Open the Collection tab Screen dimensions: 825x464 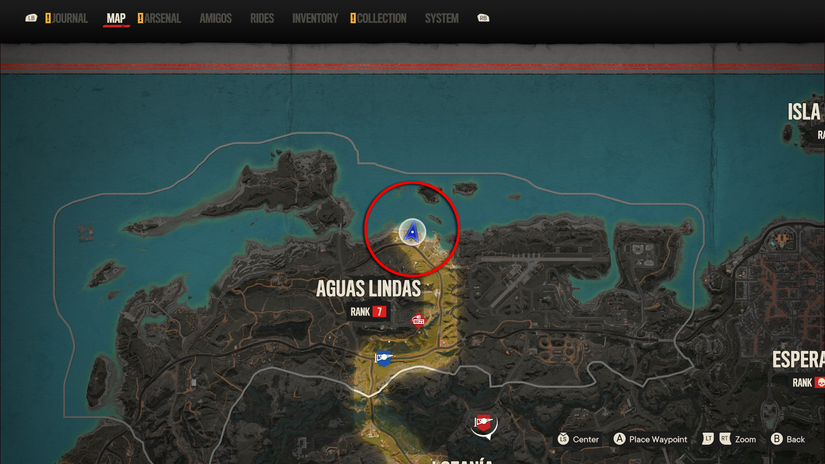point(381,18)
